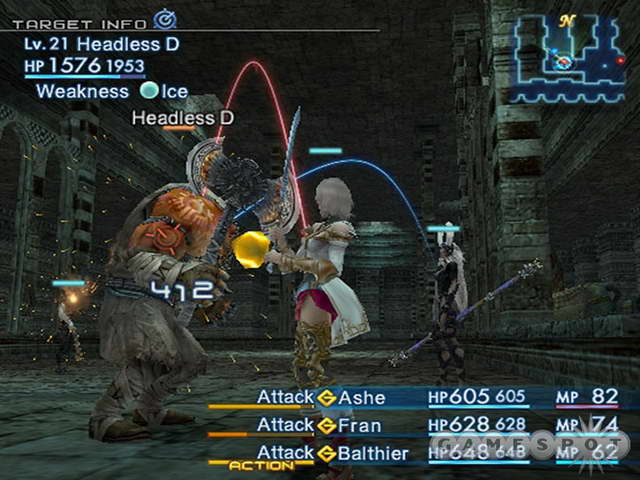Choose Fran's party row
The height and width of the screenshot is (480, 640).
pyautogui.click(x=361, y=425)
